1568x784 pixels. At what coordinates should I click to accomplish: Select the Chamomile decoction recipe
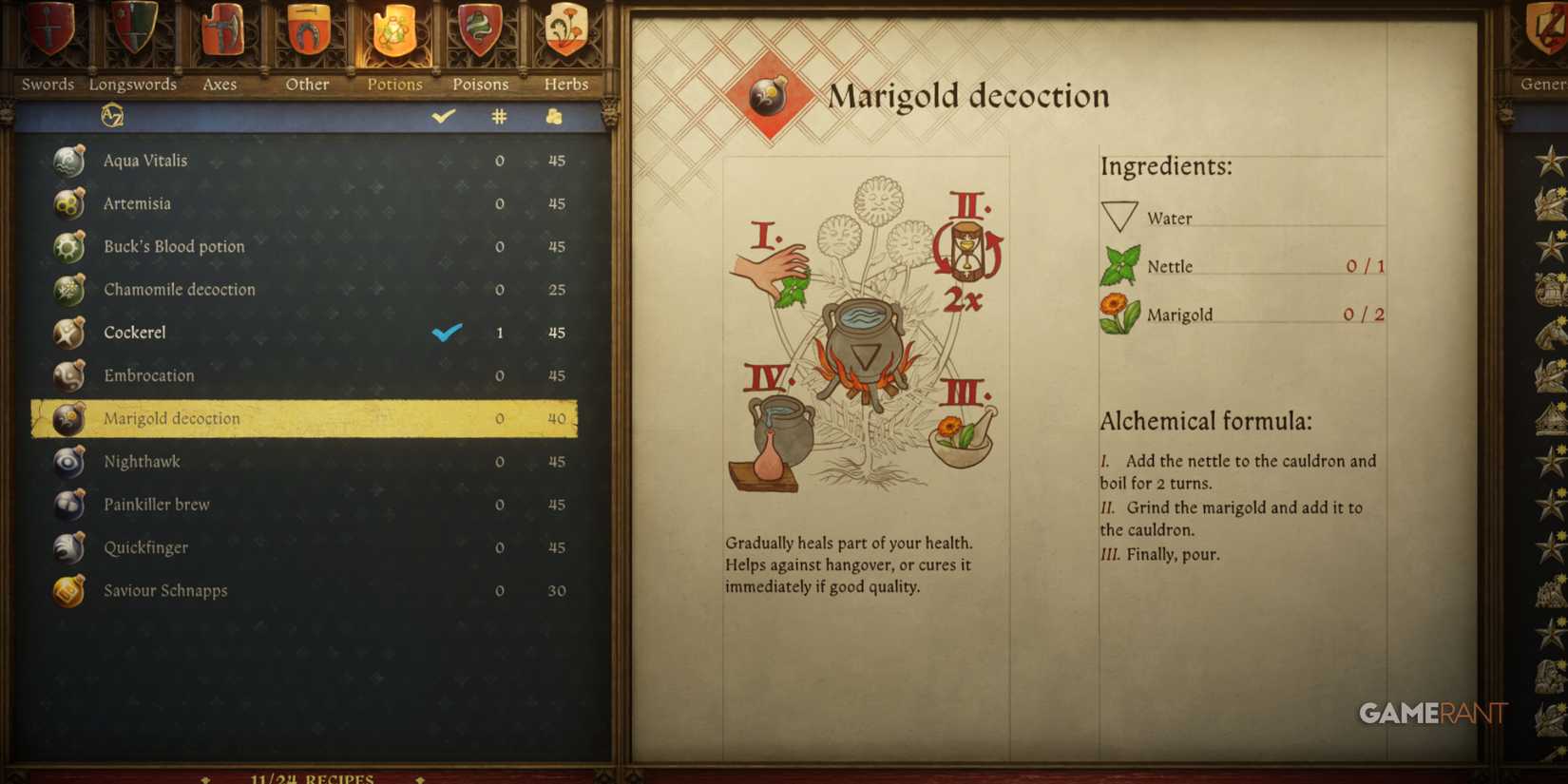179,289
